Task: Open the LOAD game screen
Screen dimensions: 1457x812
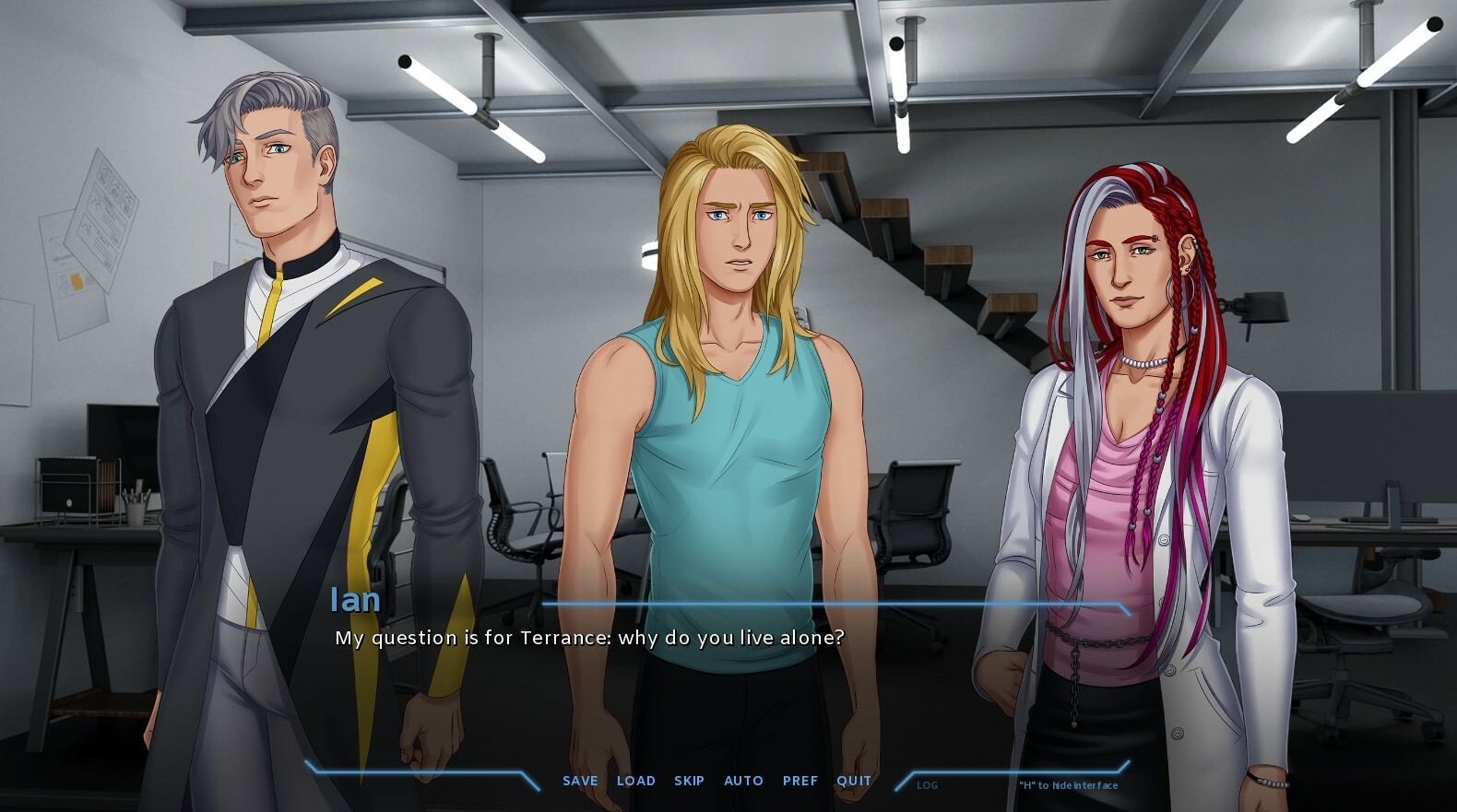Action: pyautogui.click(x=636, y=781)
